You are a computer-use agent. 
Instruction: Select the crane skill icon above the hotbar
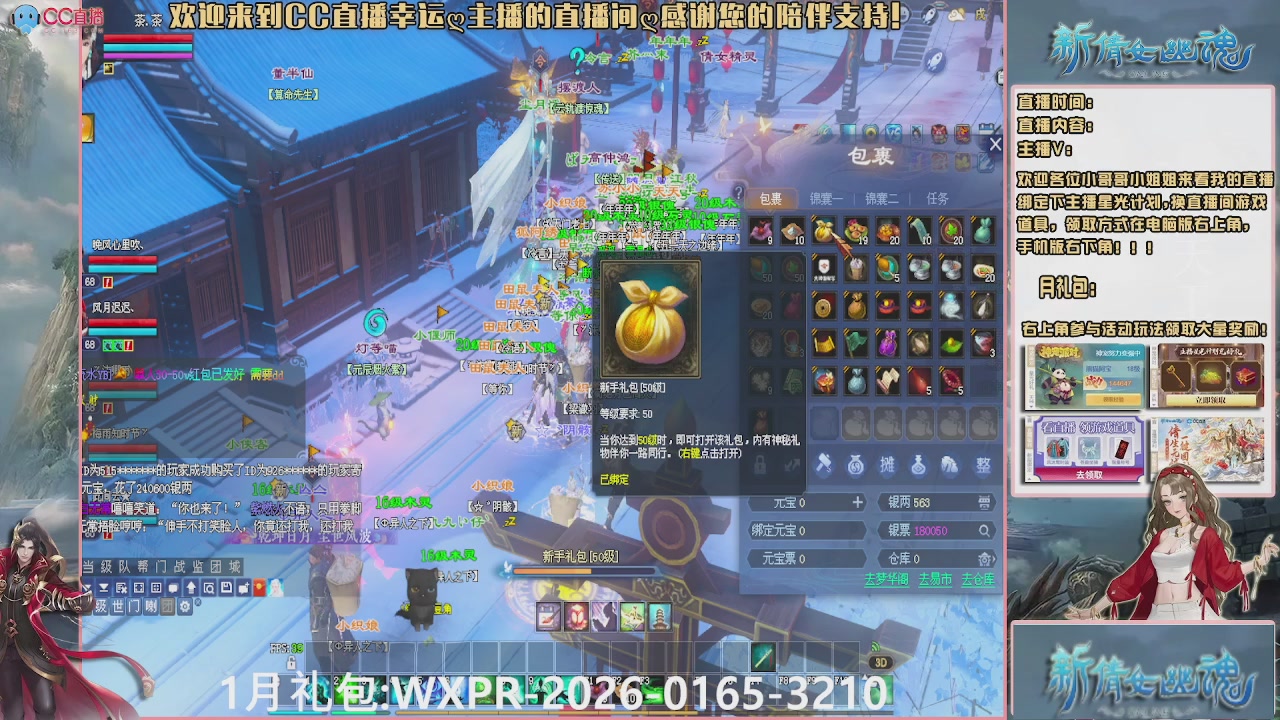[x=631, y=616]
